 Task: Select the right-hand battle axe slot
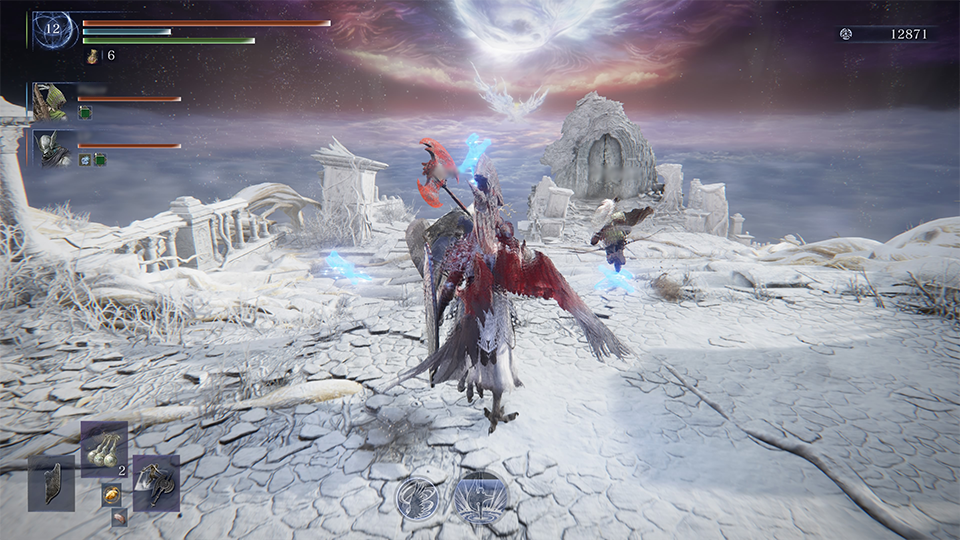tap(157, 484)
